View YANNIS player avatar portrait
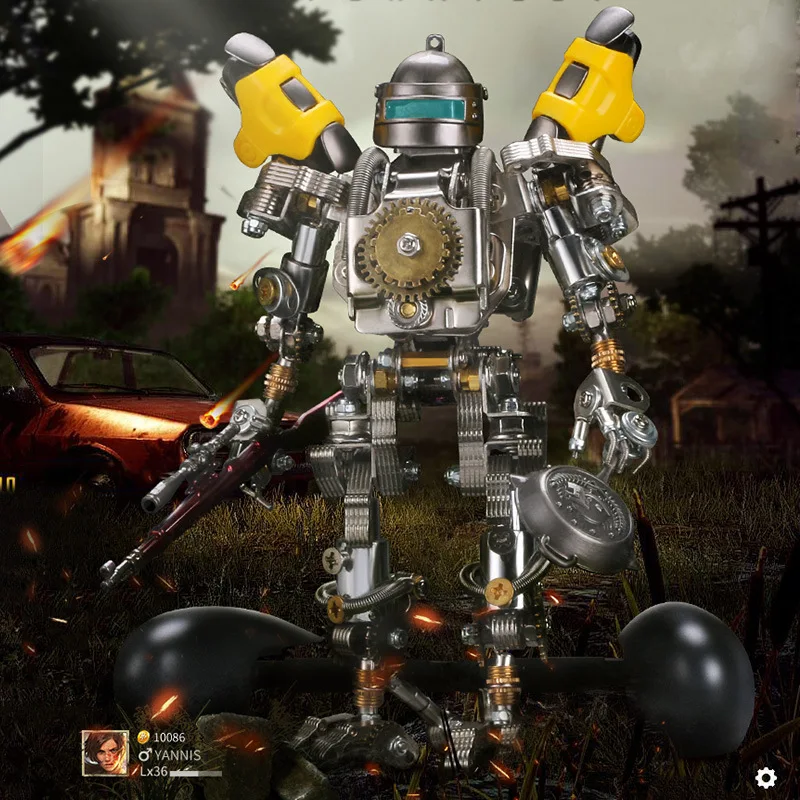The height and width of the screenshot is (800, 800). [x=105, y=753]
